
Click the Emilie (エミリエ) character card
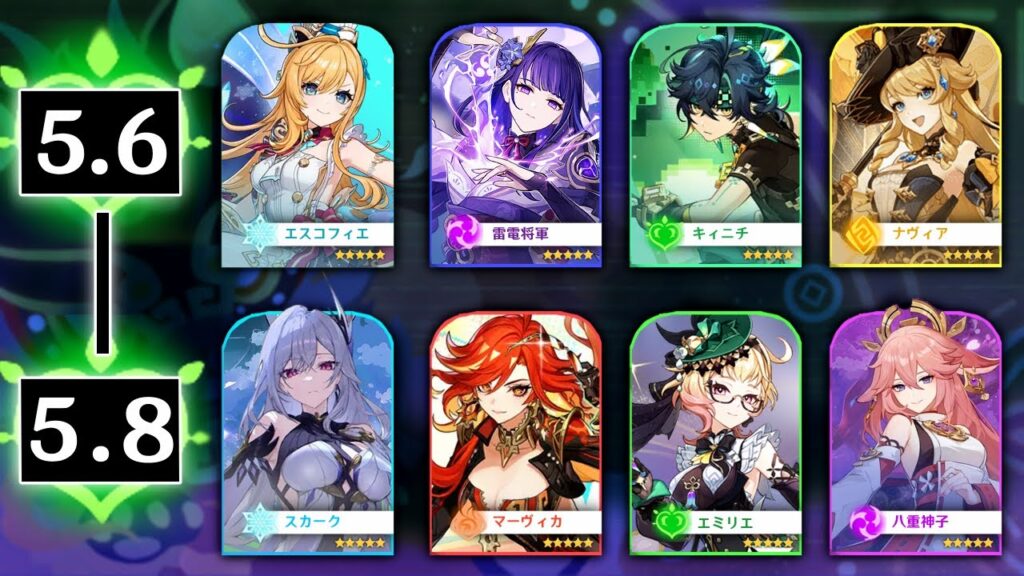click(714, 432)
